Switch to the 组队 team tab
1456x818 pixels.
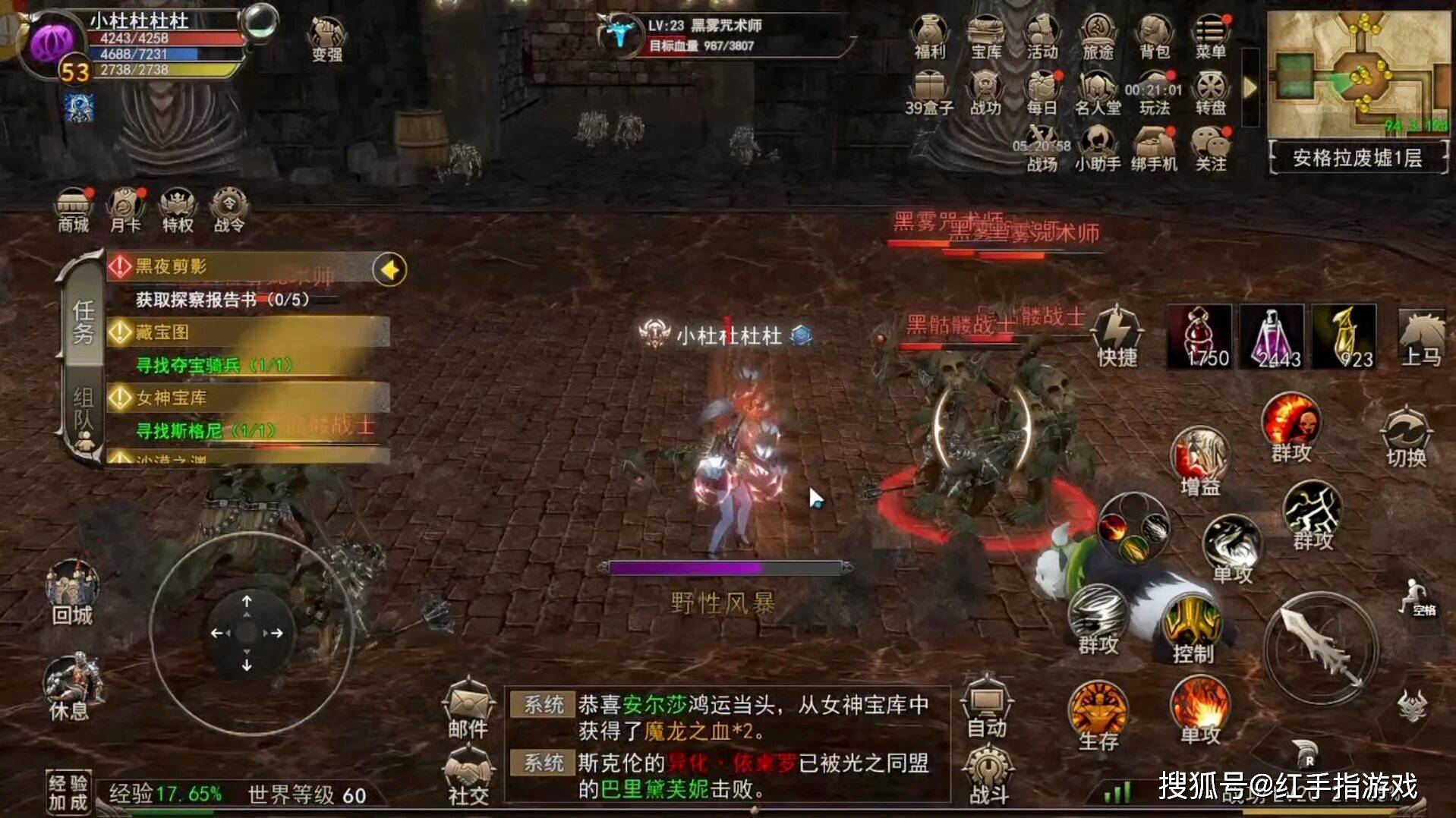click(84, 417)
